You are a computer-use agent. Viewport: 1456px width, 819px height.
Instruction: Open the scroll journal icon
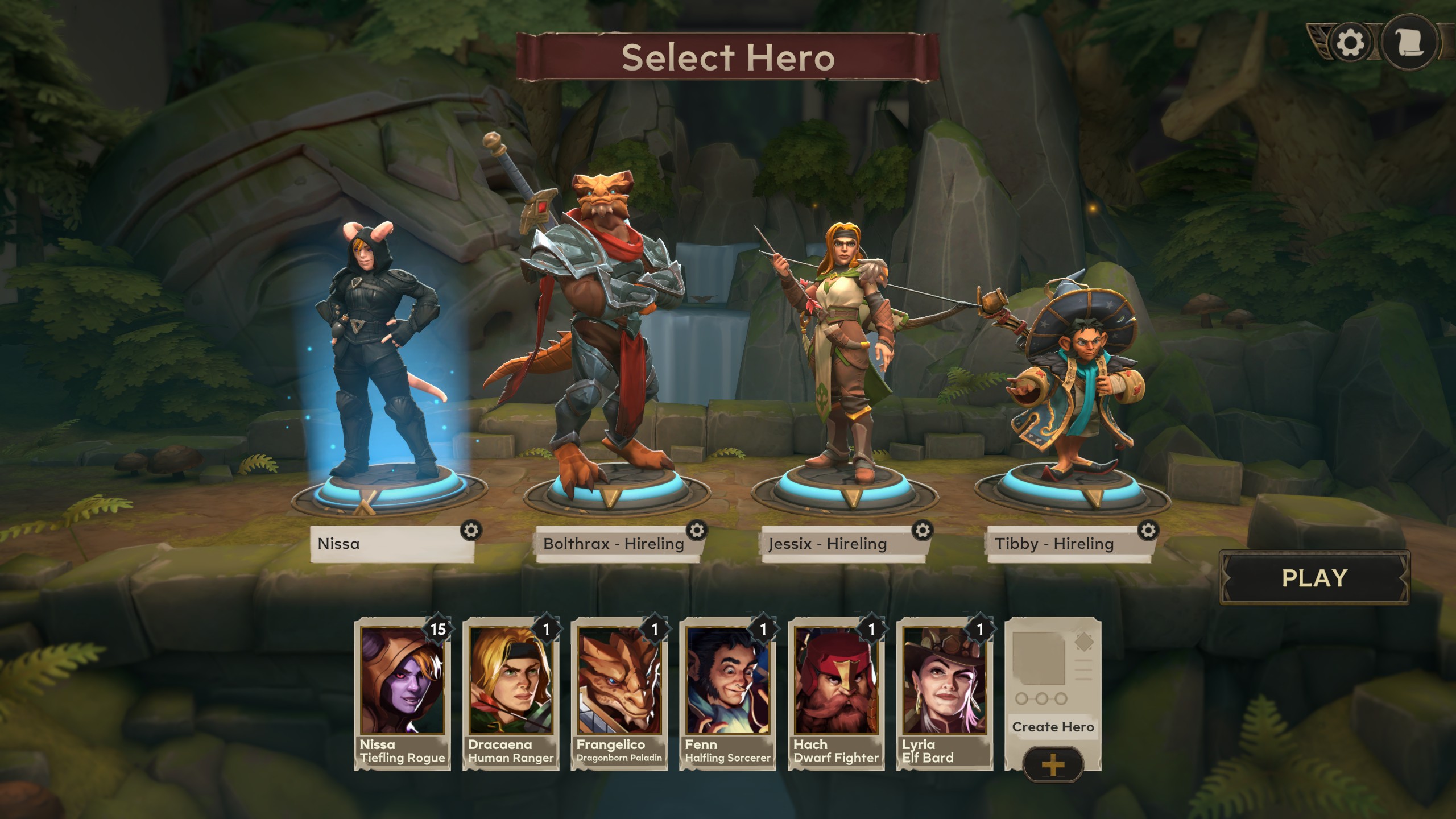(x=1408, y=43)
